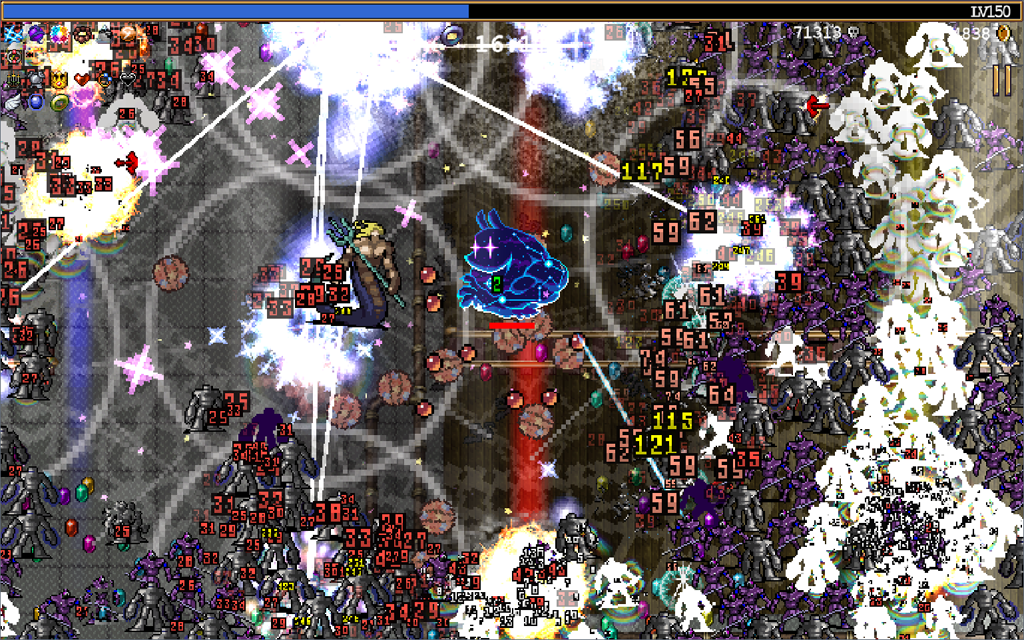
Task: Pause the game with the pause button
Action: click(1001, 79)
